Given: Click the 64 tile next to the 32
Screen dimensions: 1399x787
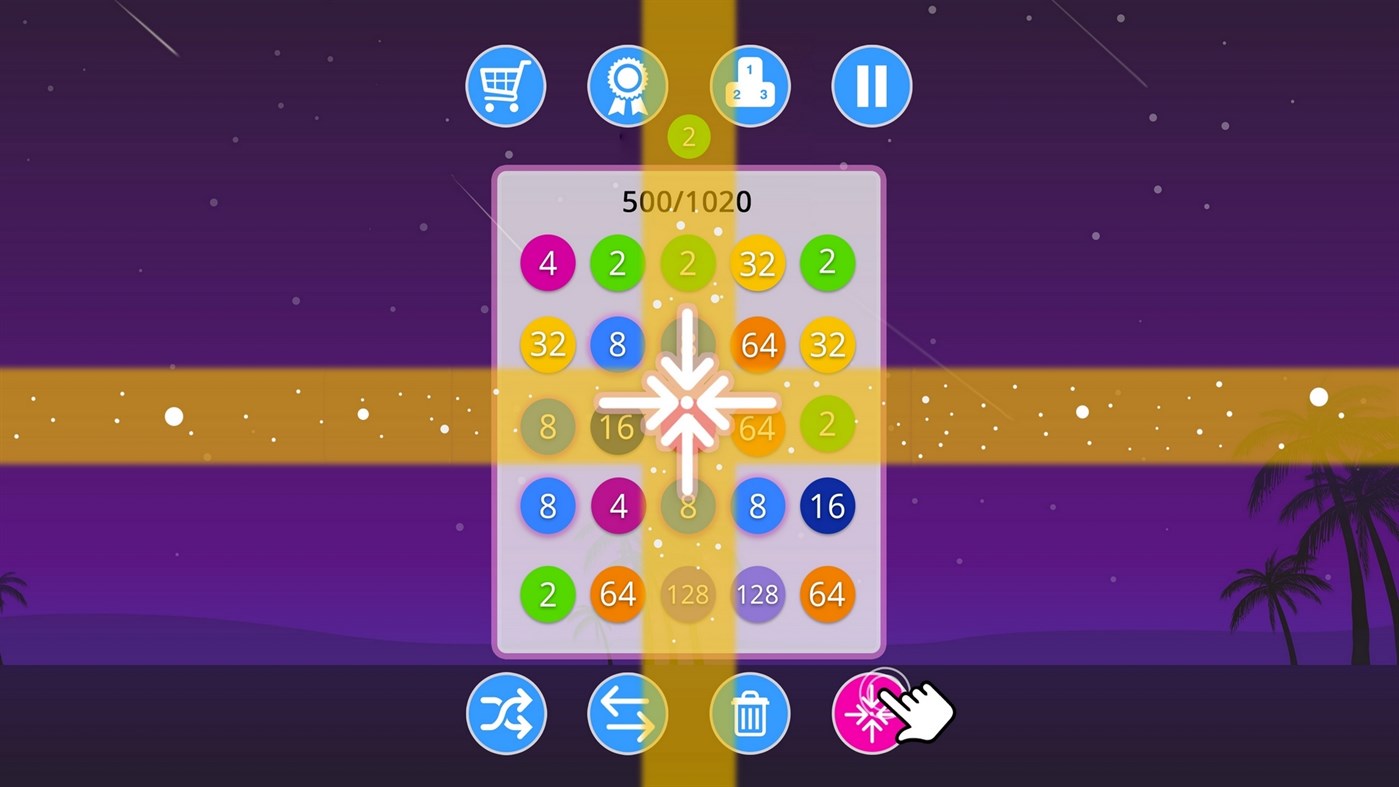Looking at the screenshot, I should pyautogui.click(x=758, y=345).
